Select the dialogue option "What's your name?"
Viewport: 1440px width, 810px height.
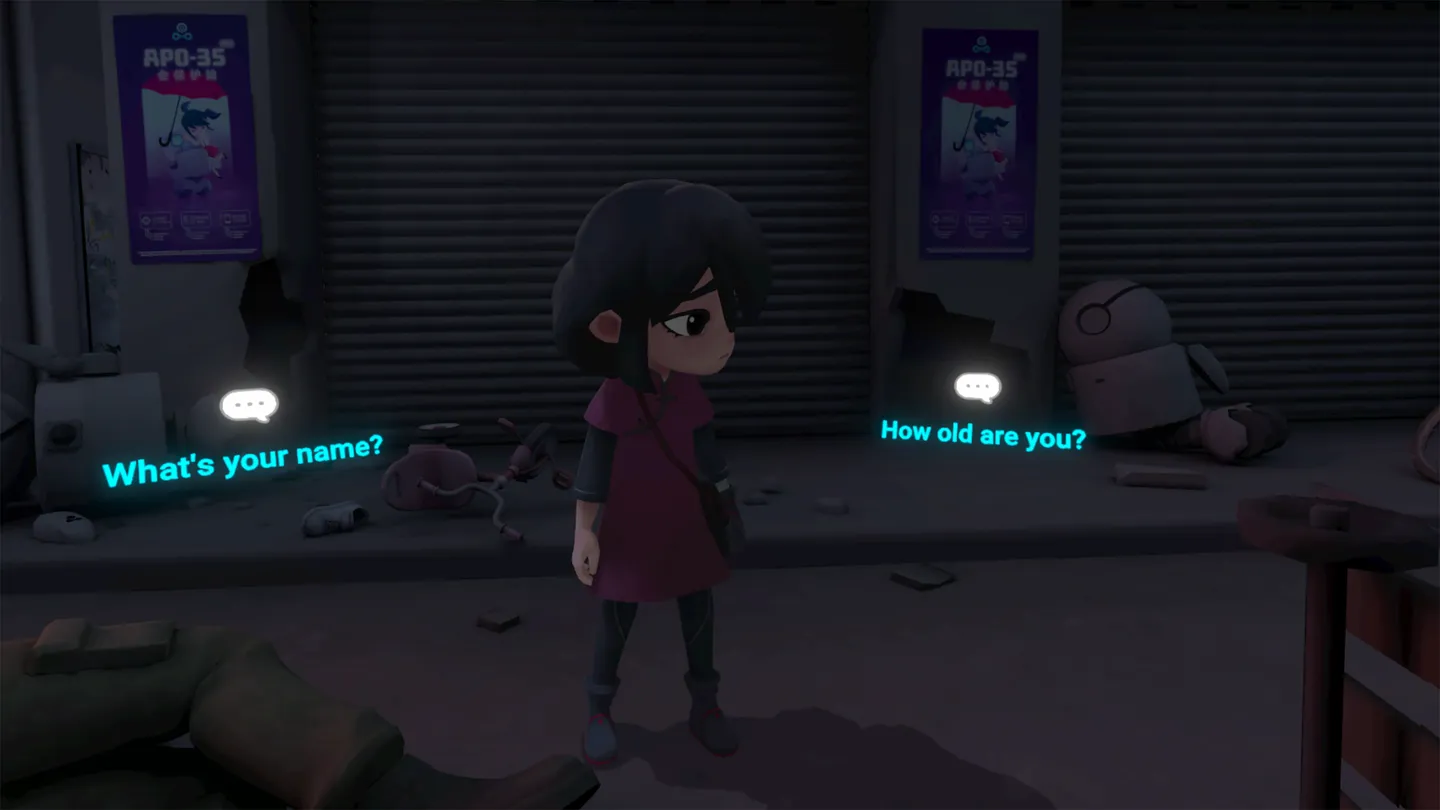click(x=247, y=459)
